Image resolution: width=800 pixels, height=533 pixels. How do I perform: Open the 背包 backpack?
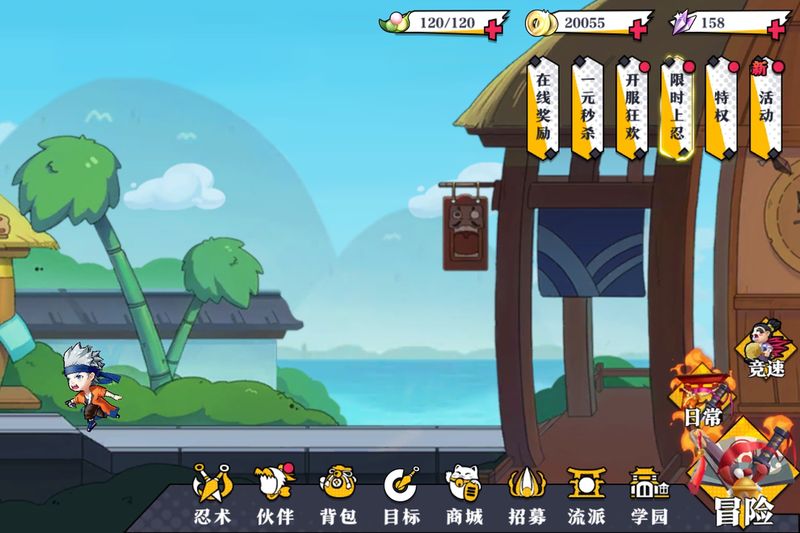point(338,495)
